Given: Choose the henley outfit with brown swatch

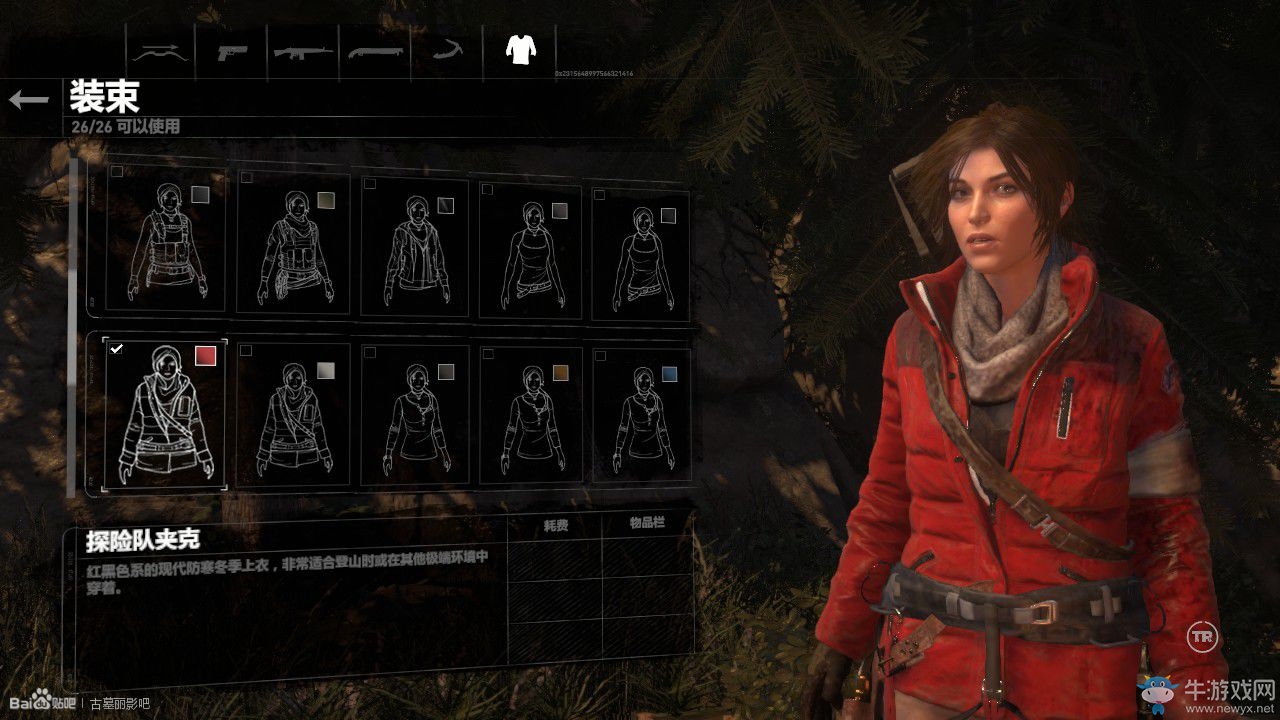Looking at the screenshot, I should pos(529,418).
